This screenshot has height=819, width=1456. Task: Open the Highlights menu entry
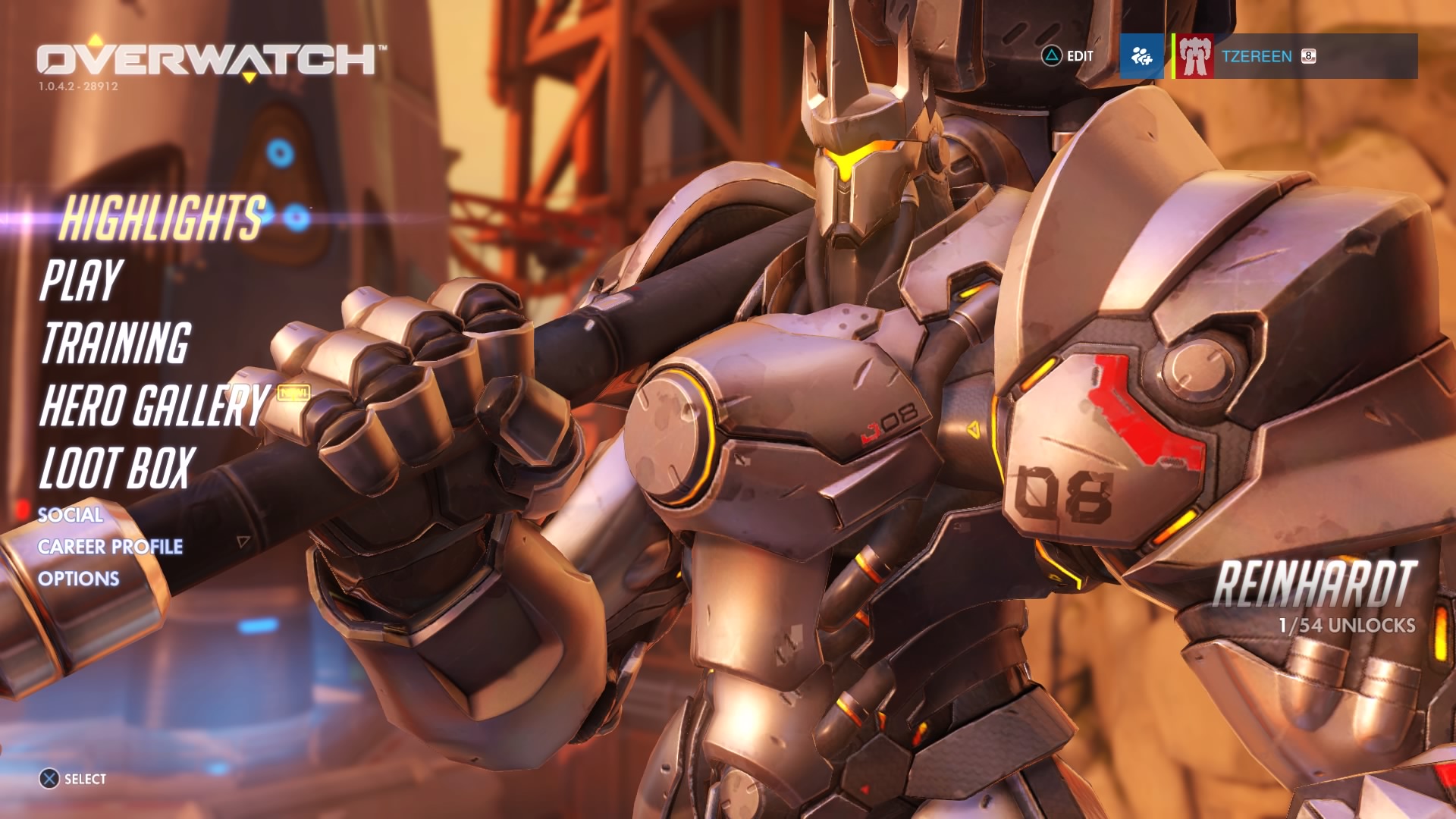tap(162, 218)
